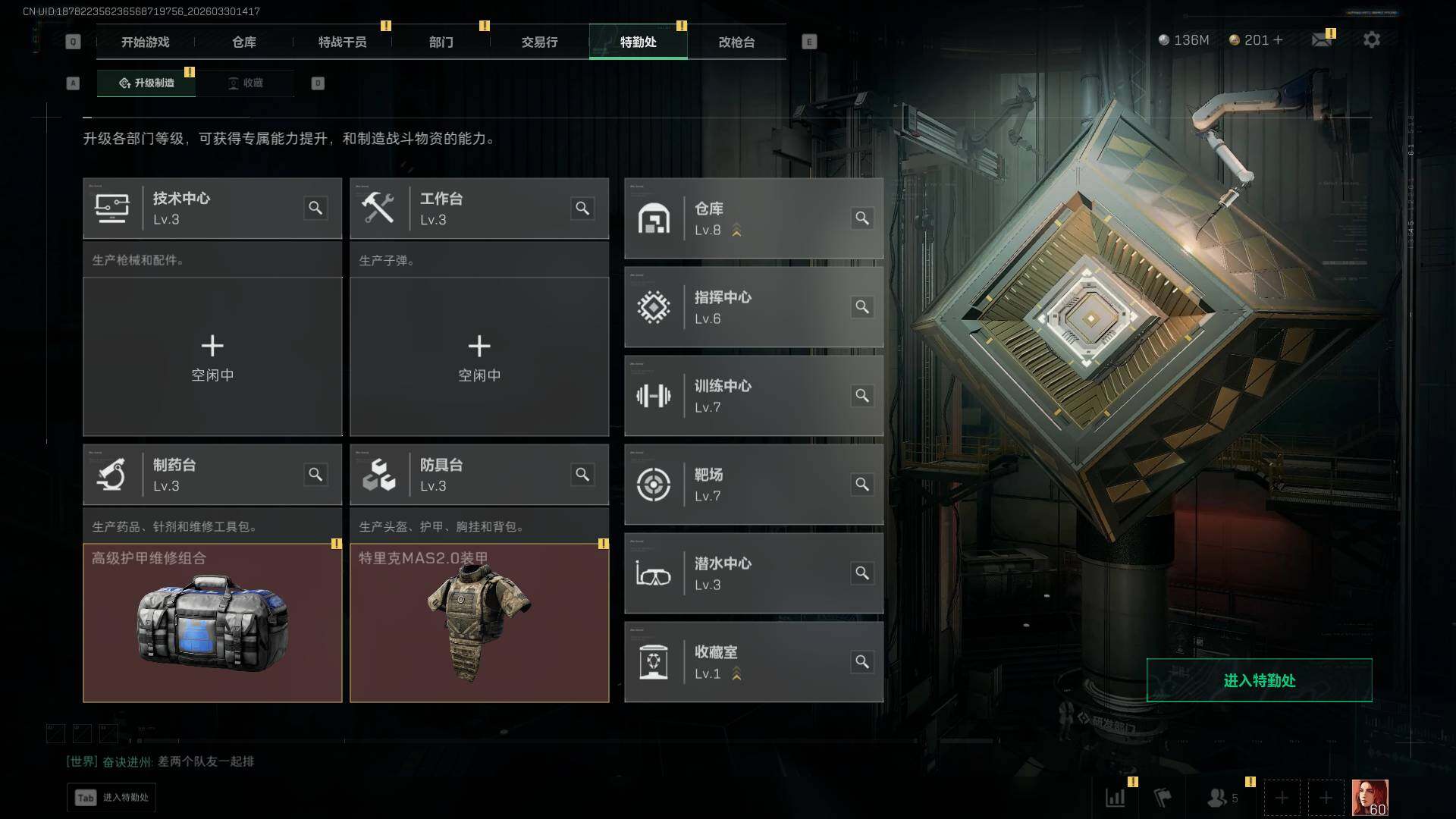Open the 仓库 top navigation tab
This screenshot has width=1456, height=819.
coord(243,42)
